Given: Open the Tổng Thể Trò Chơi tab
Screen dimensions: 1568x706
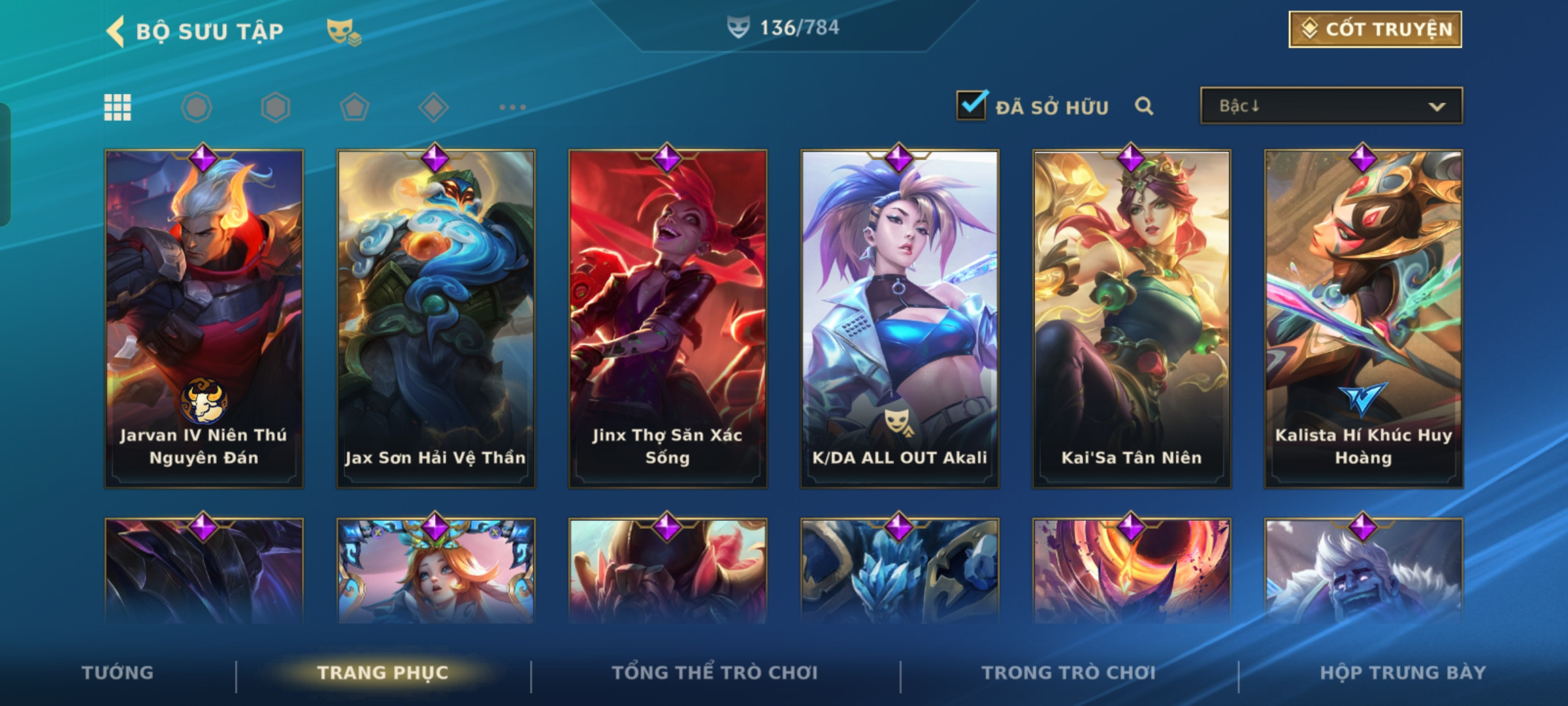Looking at the screenshot, I should (715, 673).
